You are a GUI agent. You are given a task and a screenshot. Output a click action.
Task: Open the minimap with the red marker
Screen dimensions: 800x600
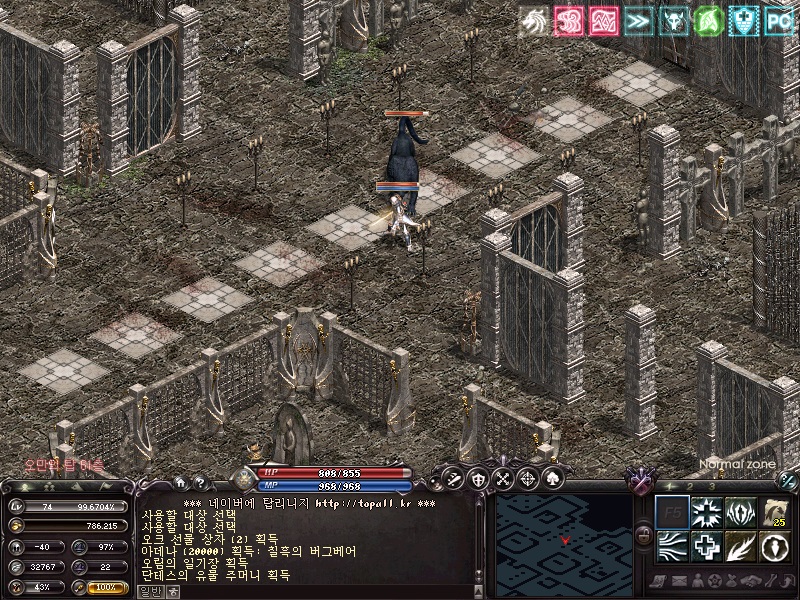[x=564, y=538]
